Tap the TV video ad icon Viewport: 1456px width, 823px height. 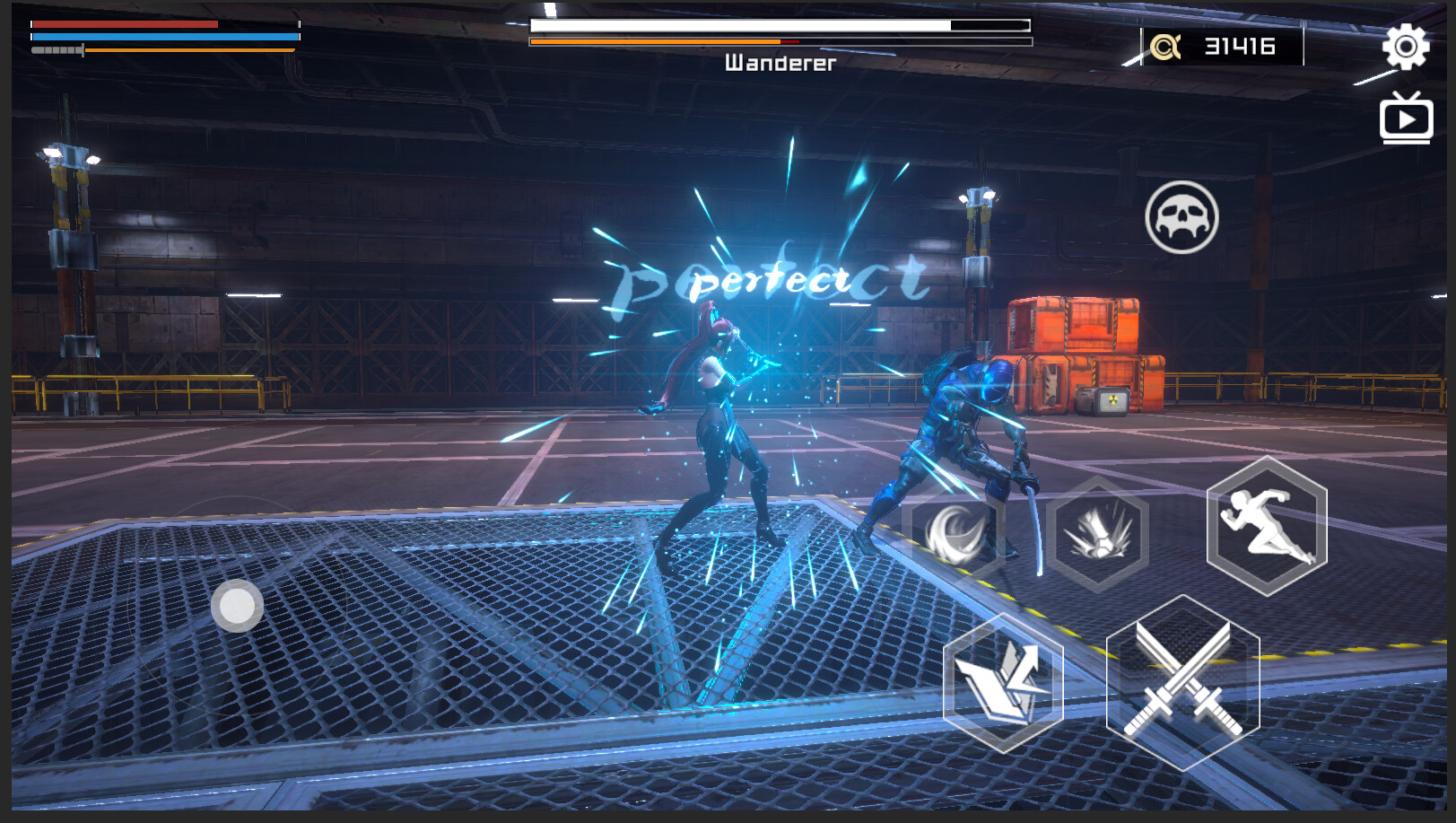point(1405,119)
